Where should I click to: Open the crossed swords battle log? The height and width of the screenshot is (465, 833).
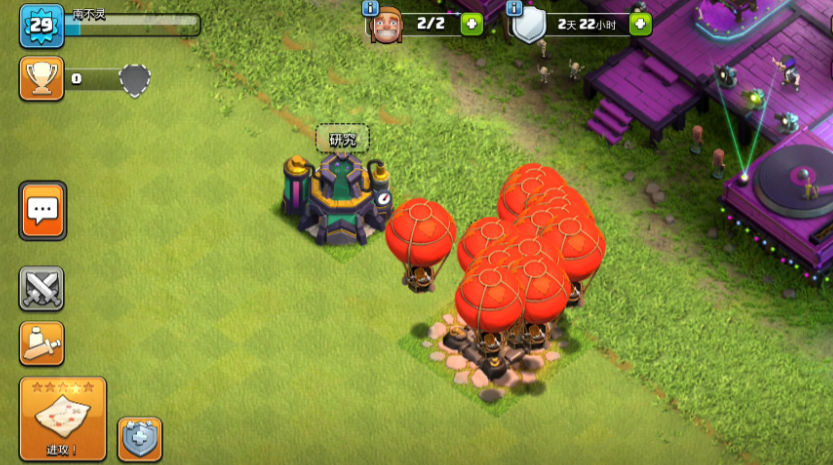click(x=42, y=289)
